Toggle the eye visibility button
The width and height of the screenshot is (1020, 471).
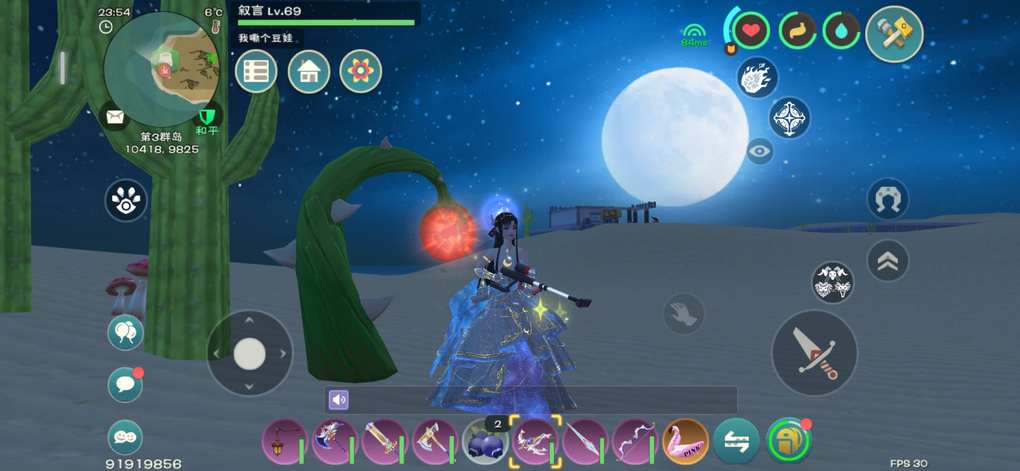click(x=760, y=152)
